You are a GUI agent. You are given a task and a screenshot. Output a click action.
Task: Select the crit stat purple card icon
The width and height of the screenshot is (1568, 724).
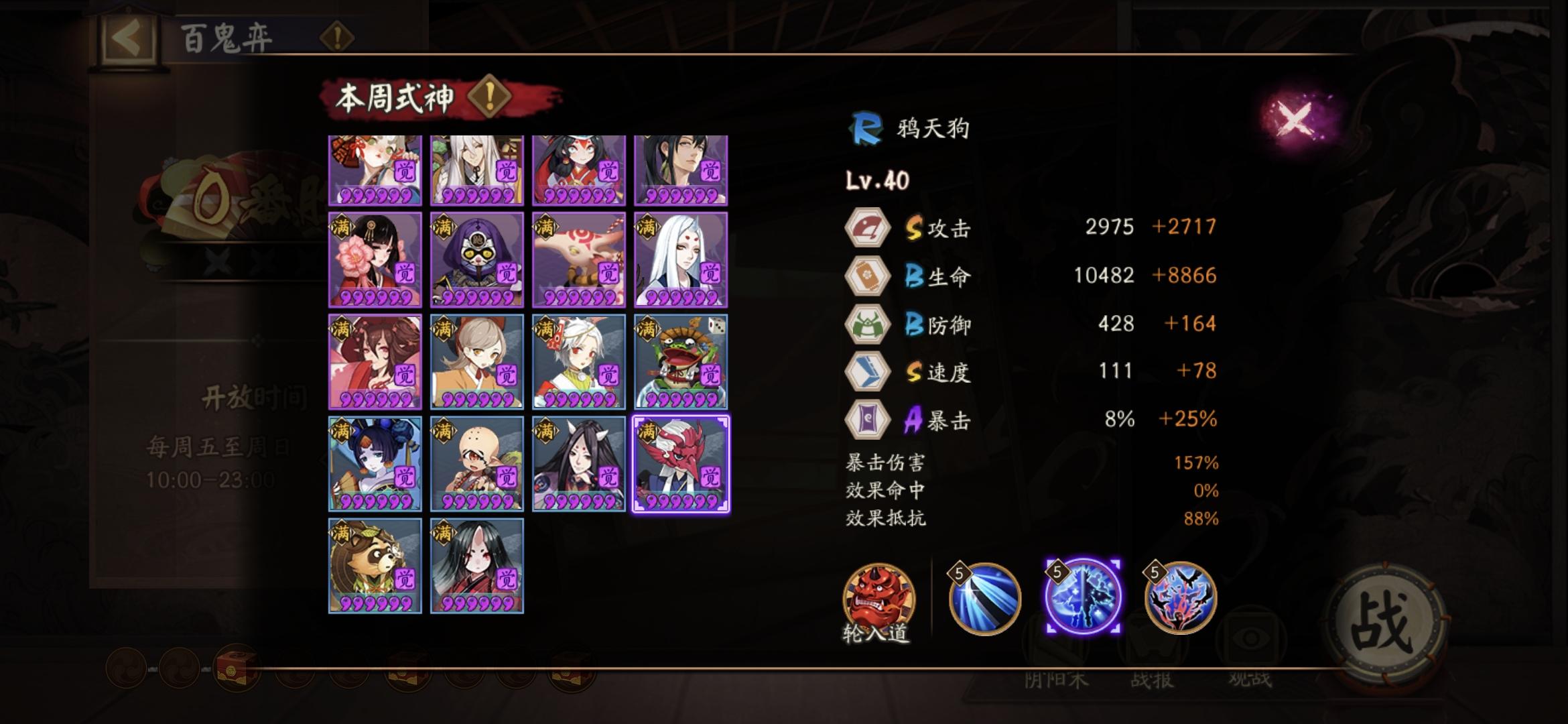(x=869, y=418)
